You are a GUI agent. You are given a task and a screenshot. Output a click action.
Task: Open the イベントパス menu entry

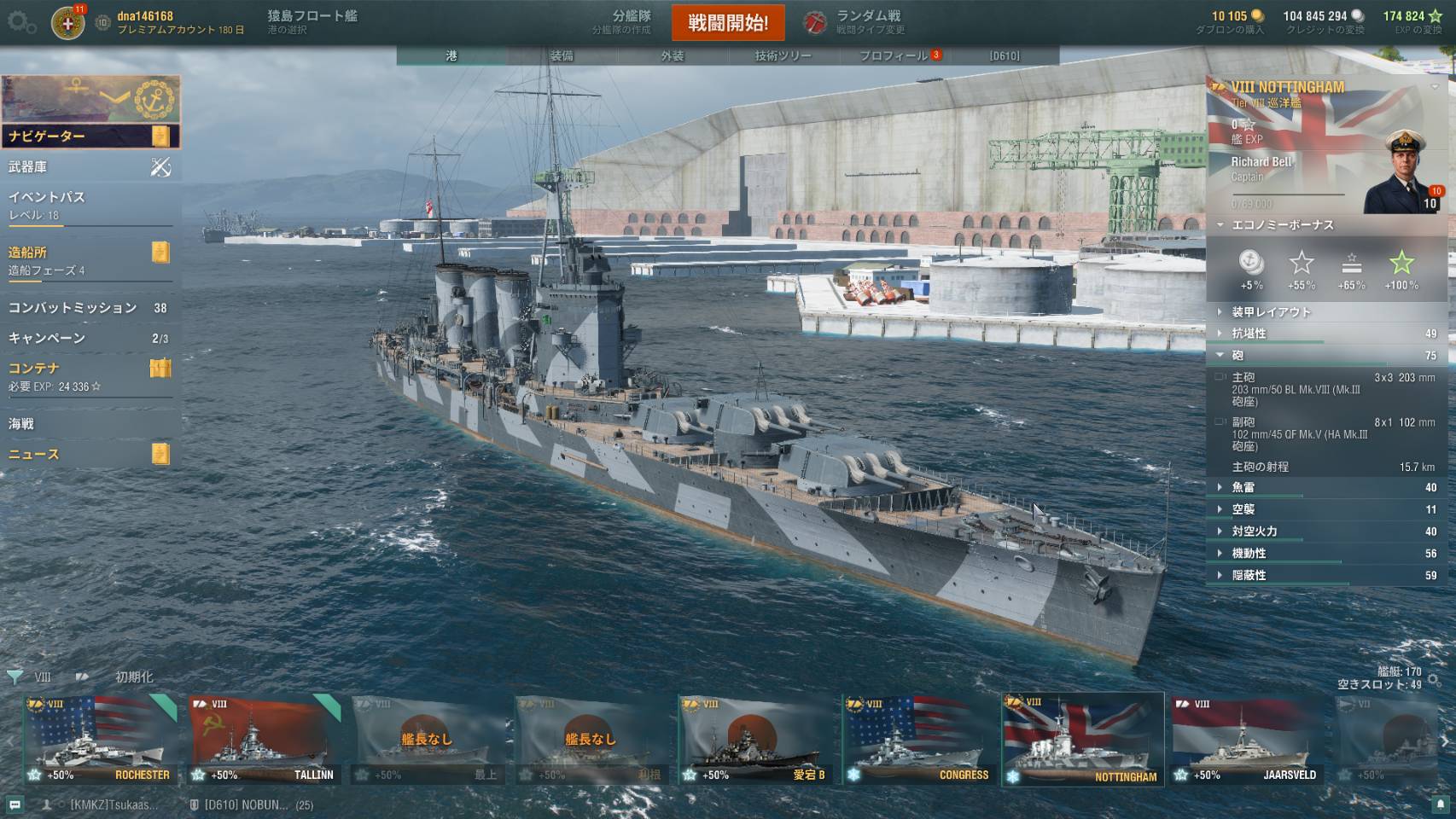pyautogui.click(x=90, y=204)
